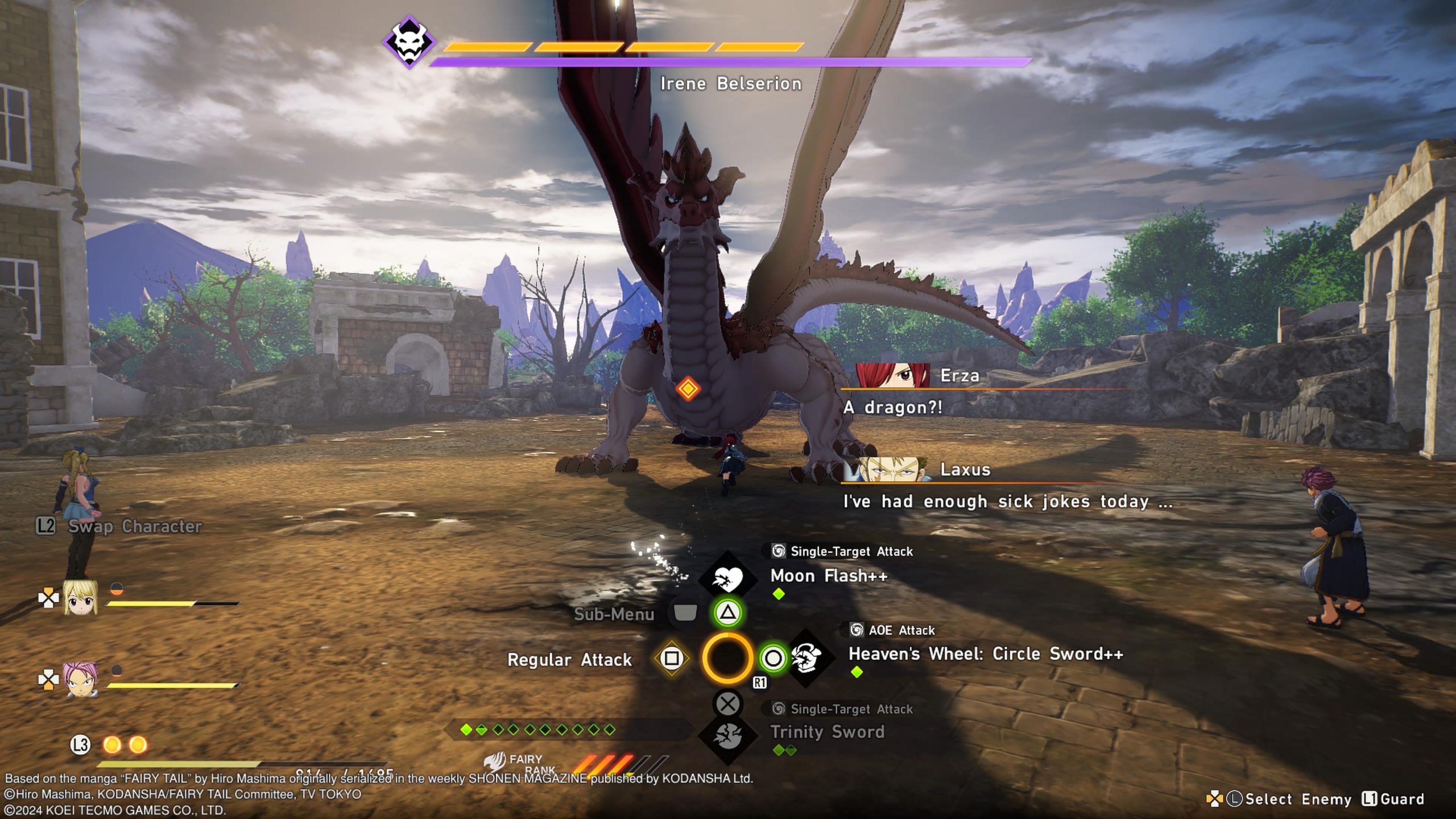Click the orange target marker on dragon
Viewport: 1456px width, 819px height.
coord(688,389)
